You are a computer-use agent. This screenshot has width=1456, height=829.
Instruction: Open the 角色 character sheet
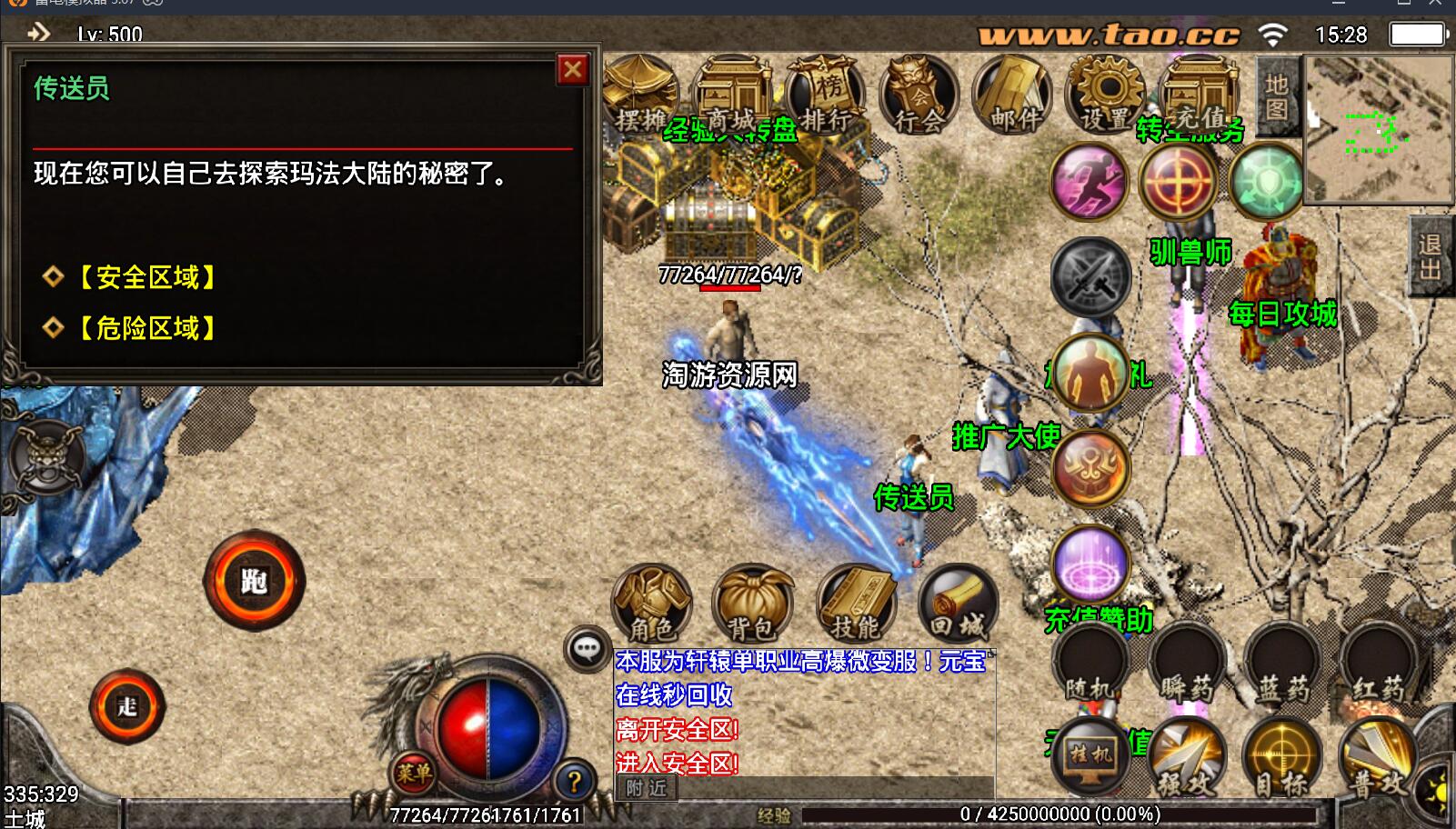[652, 604]
